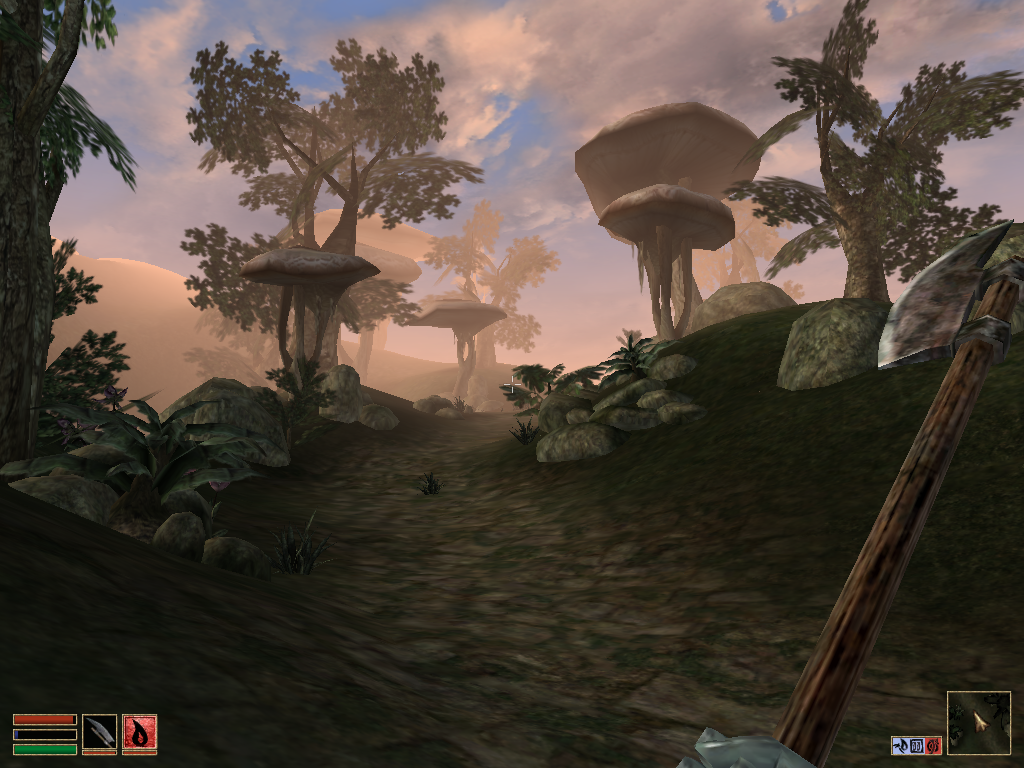Open the red flame spell icon
This screenshot has height=768, width=1024.
pos(139,734)
